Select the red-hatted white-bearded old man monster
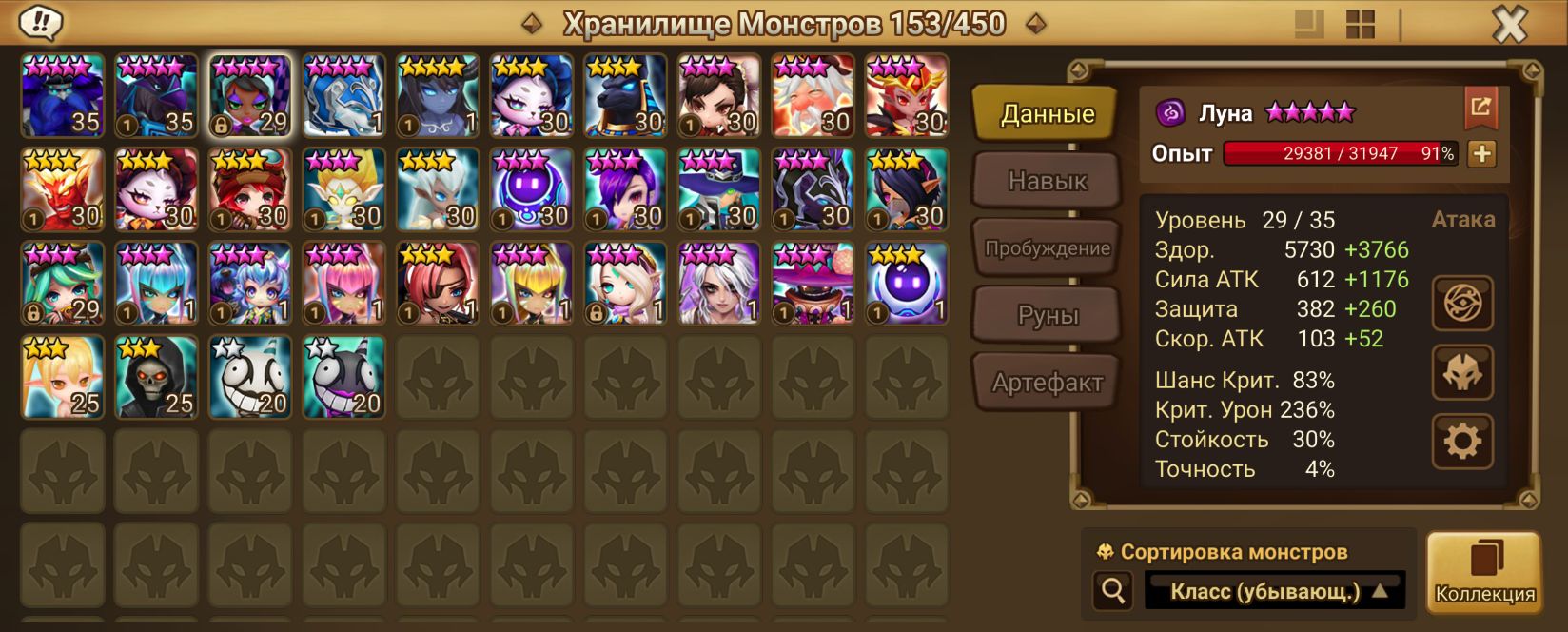Viewport: 1568px width, 632px height. [x=813, y=95]
